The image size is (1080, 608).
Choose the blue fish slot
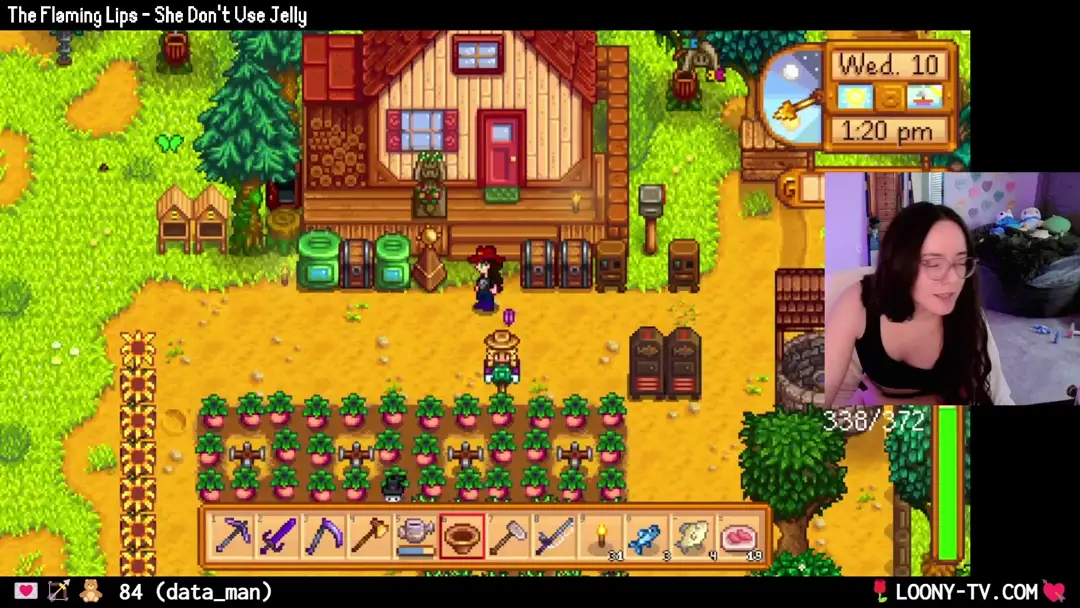coord(646,537)
